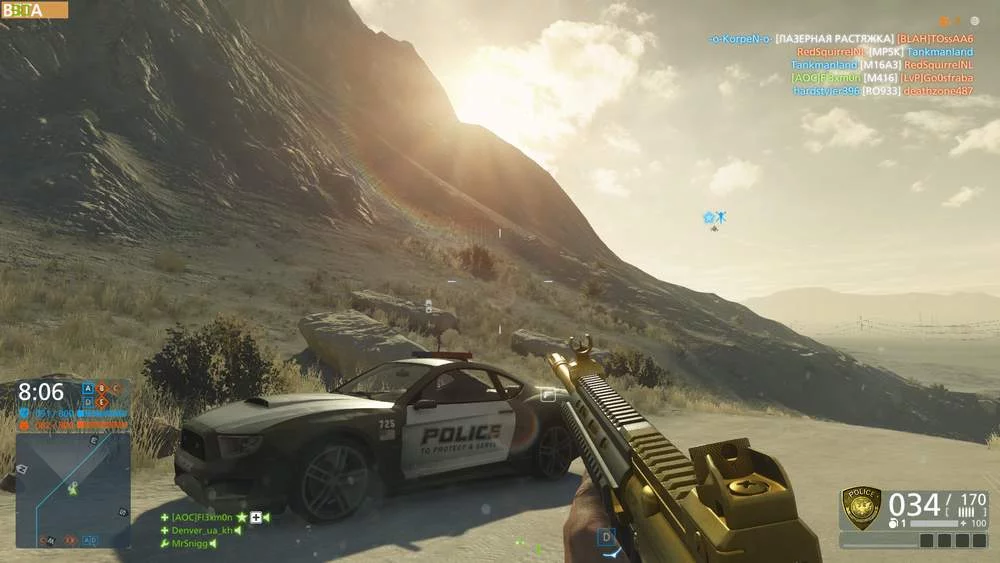Viewport: 1000px width, 563px height.
Task: Click the minimap
Action: (72, 489)
